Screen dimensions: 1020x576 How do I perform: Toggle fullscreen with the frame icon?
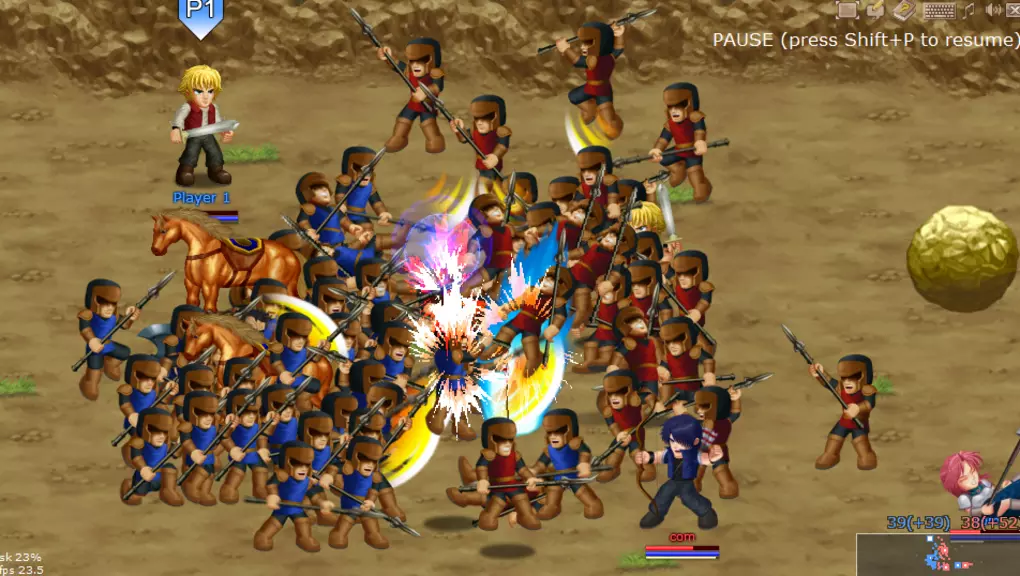click(847, 10)
